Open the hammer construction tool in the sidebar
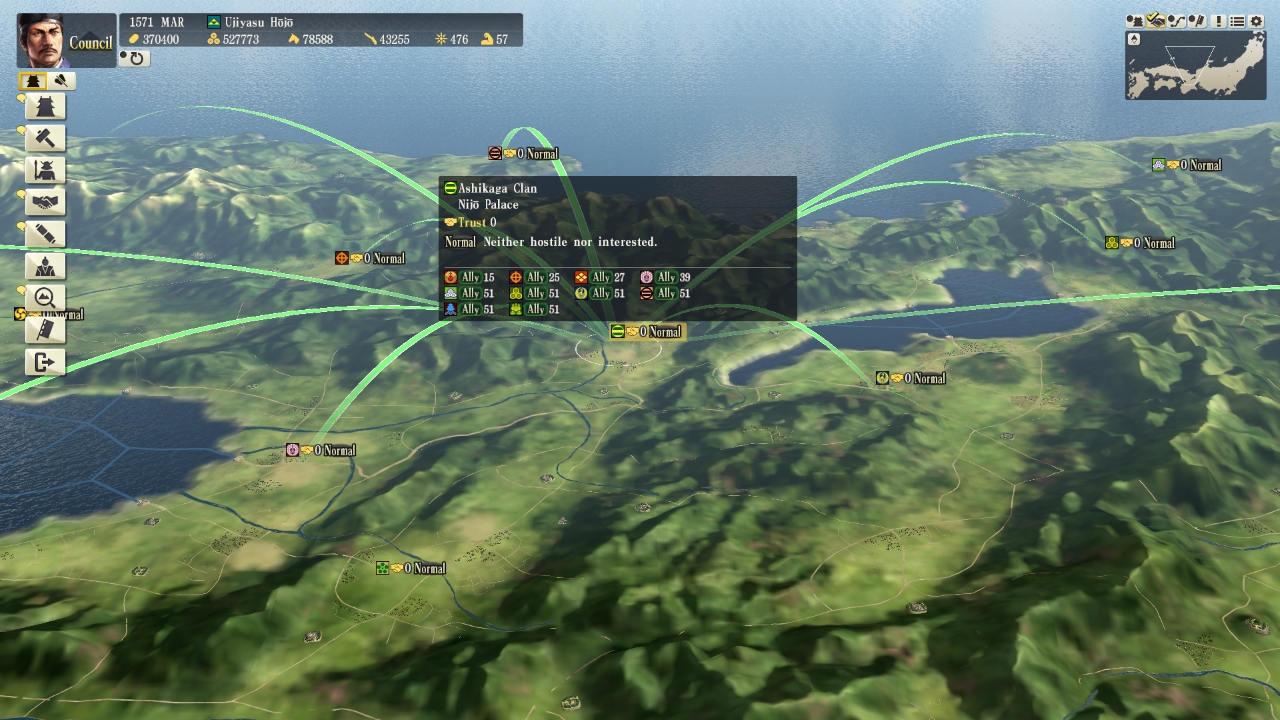The height and width of the screenshot is (720, 1280). 43,139
